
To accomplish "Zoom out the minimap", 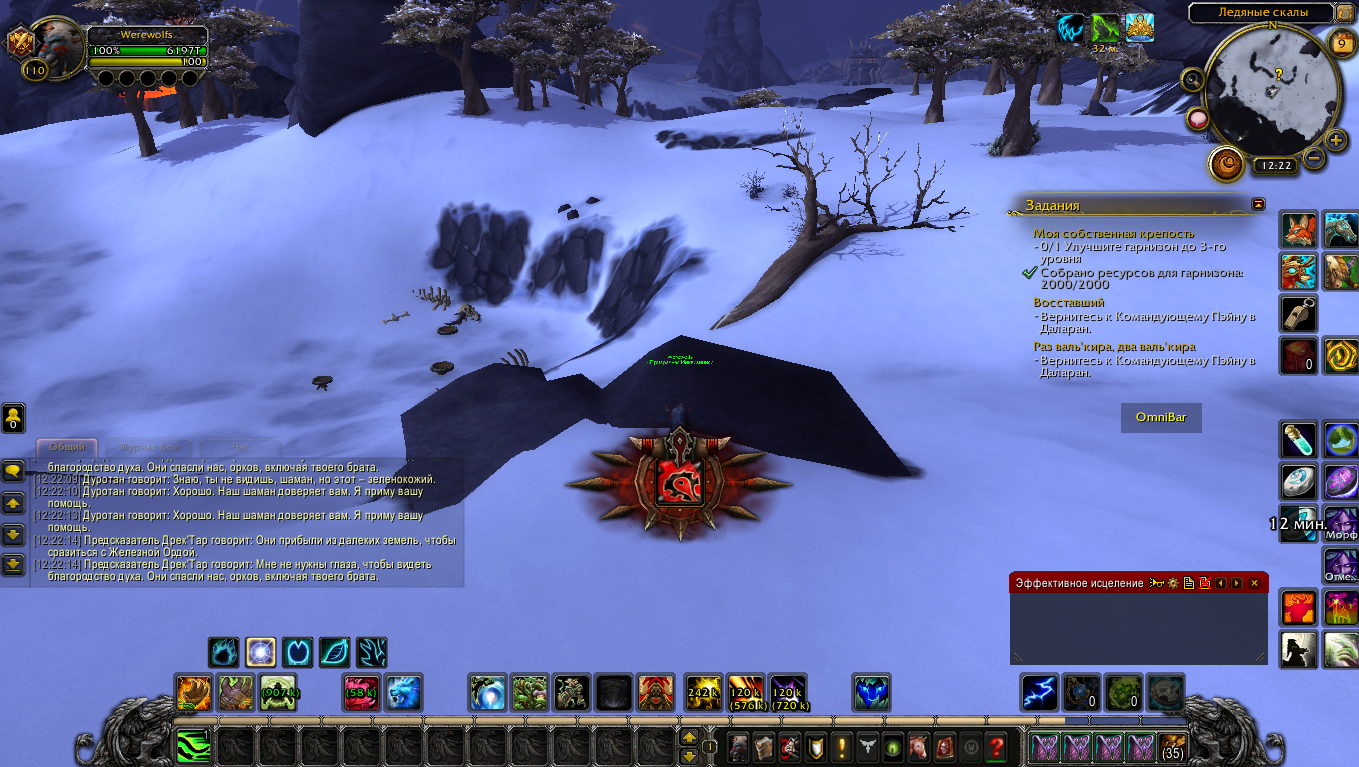I will pos(1314,158).
